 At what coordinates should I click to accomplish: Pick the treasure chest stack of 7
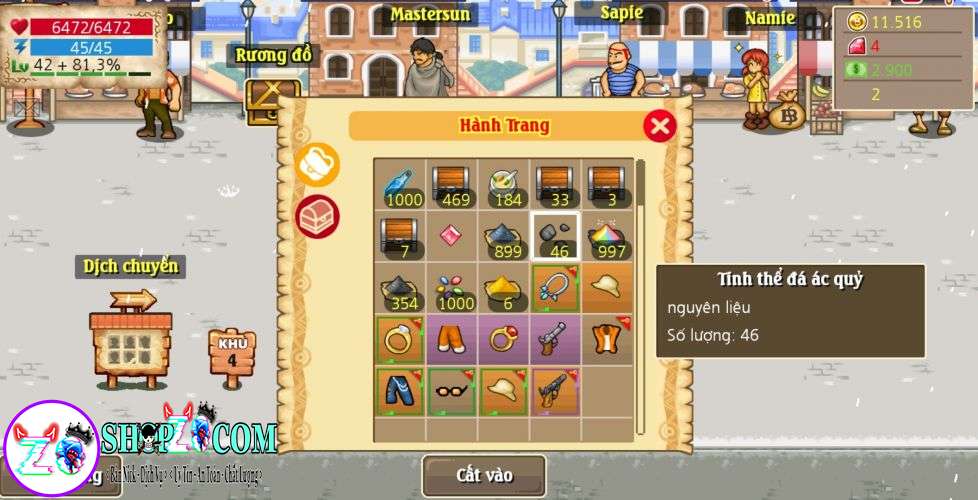pyautogui.click(x=400, y=237)
